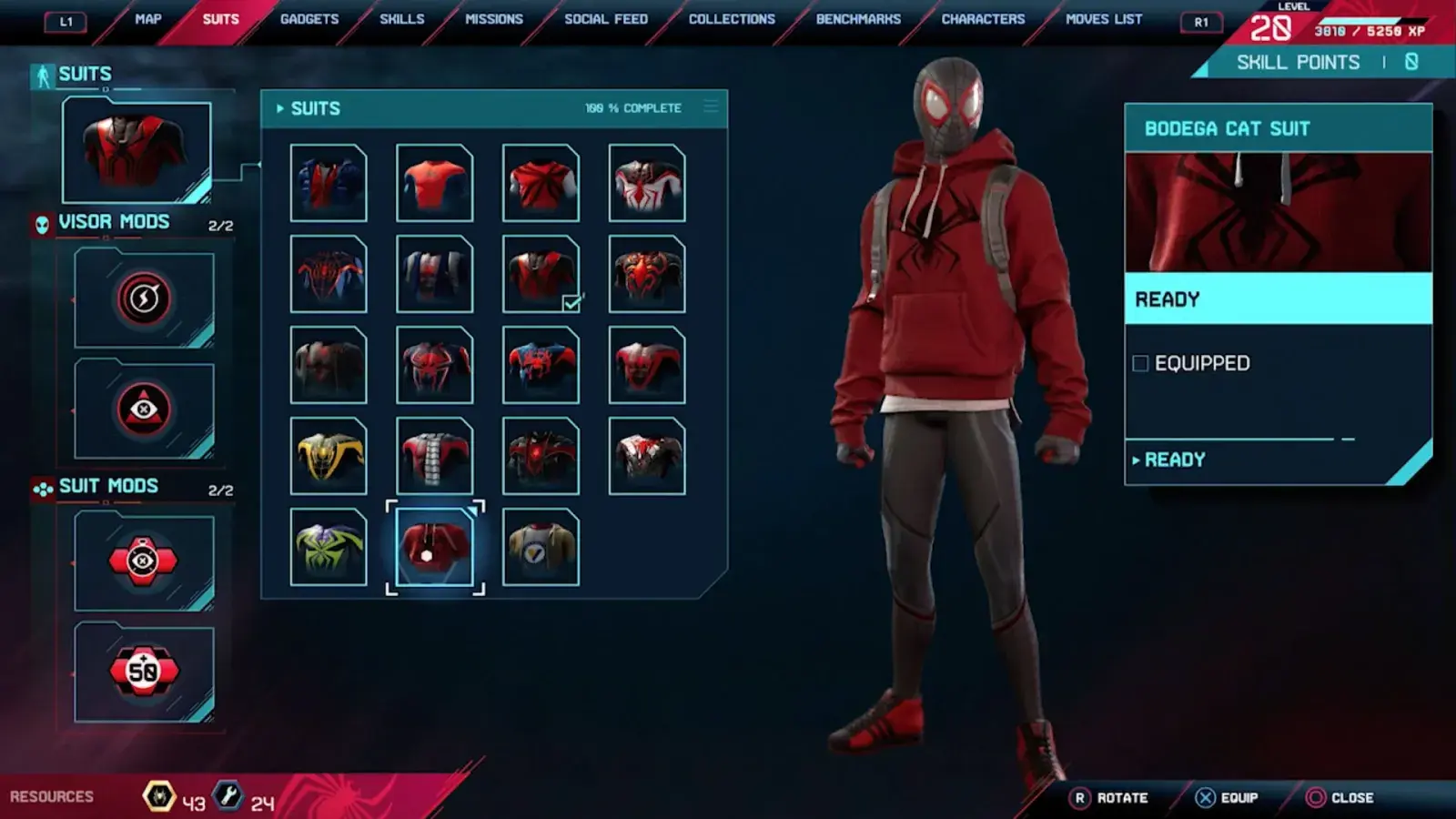Select the white suit with red spider
1456x819 pixels.
(x=647, y=183)
